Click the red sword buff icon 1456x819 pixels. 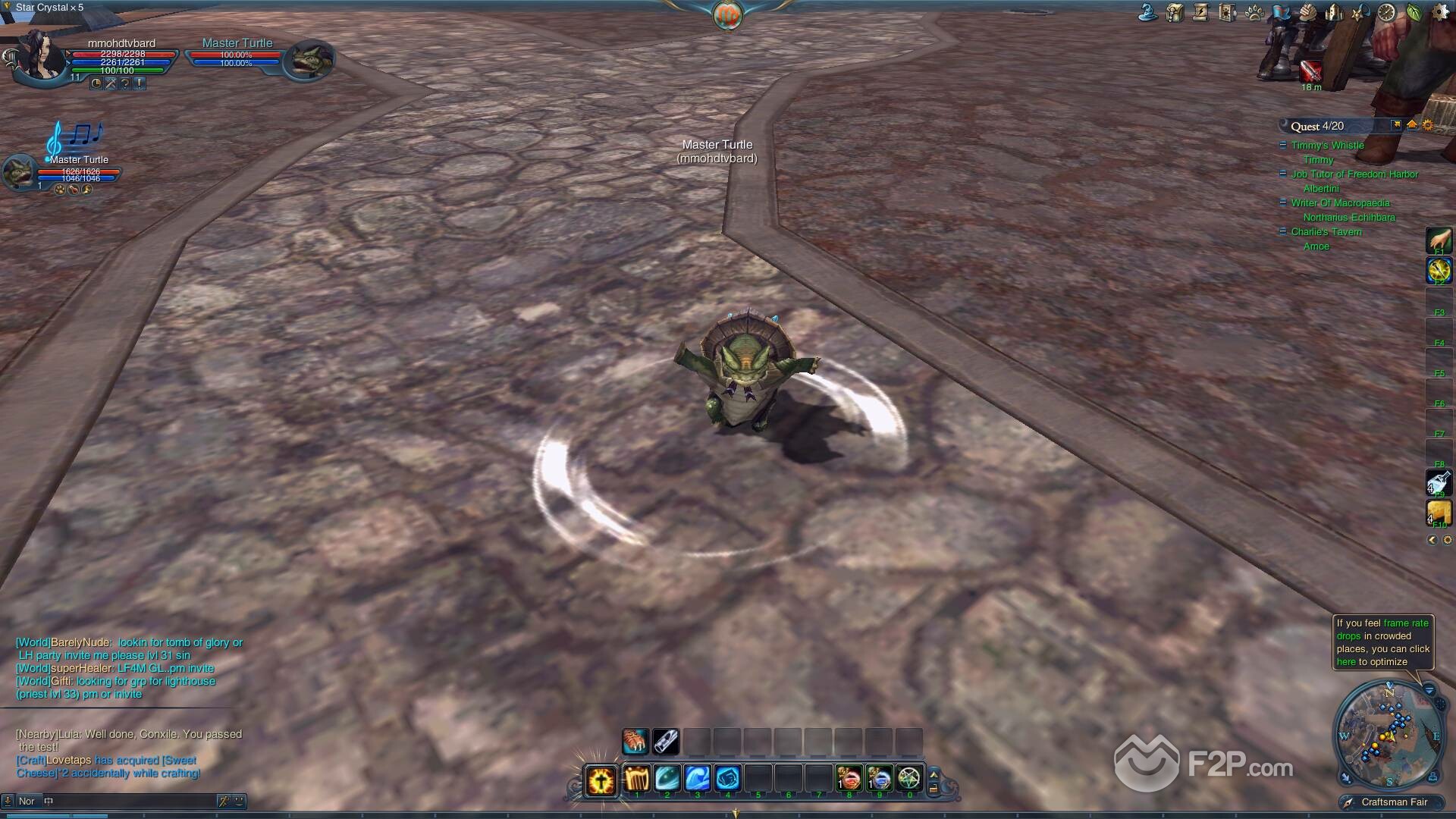[1310, 71]
